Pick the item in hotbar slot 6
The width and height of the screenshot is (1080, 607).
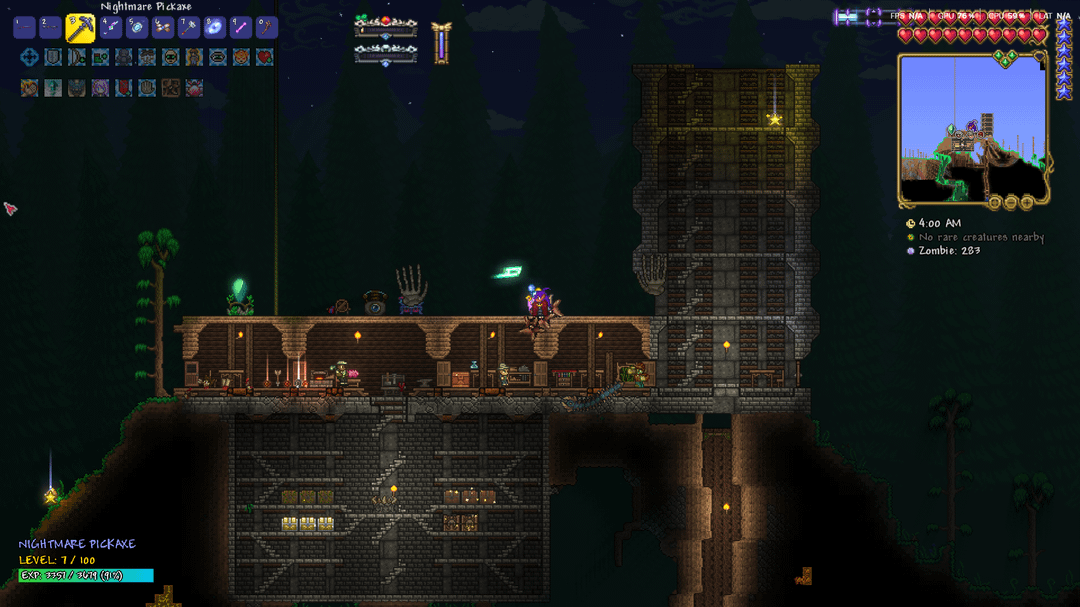tap(163, 28)
